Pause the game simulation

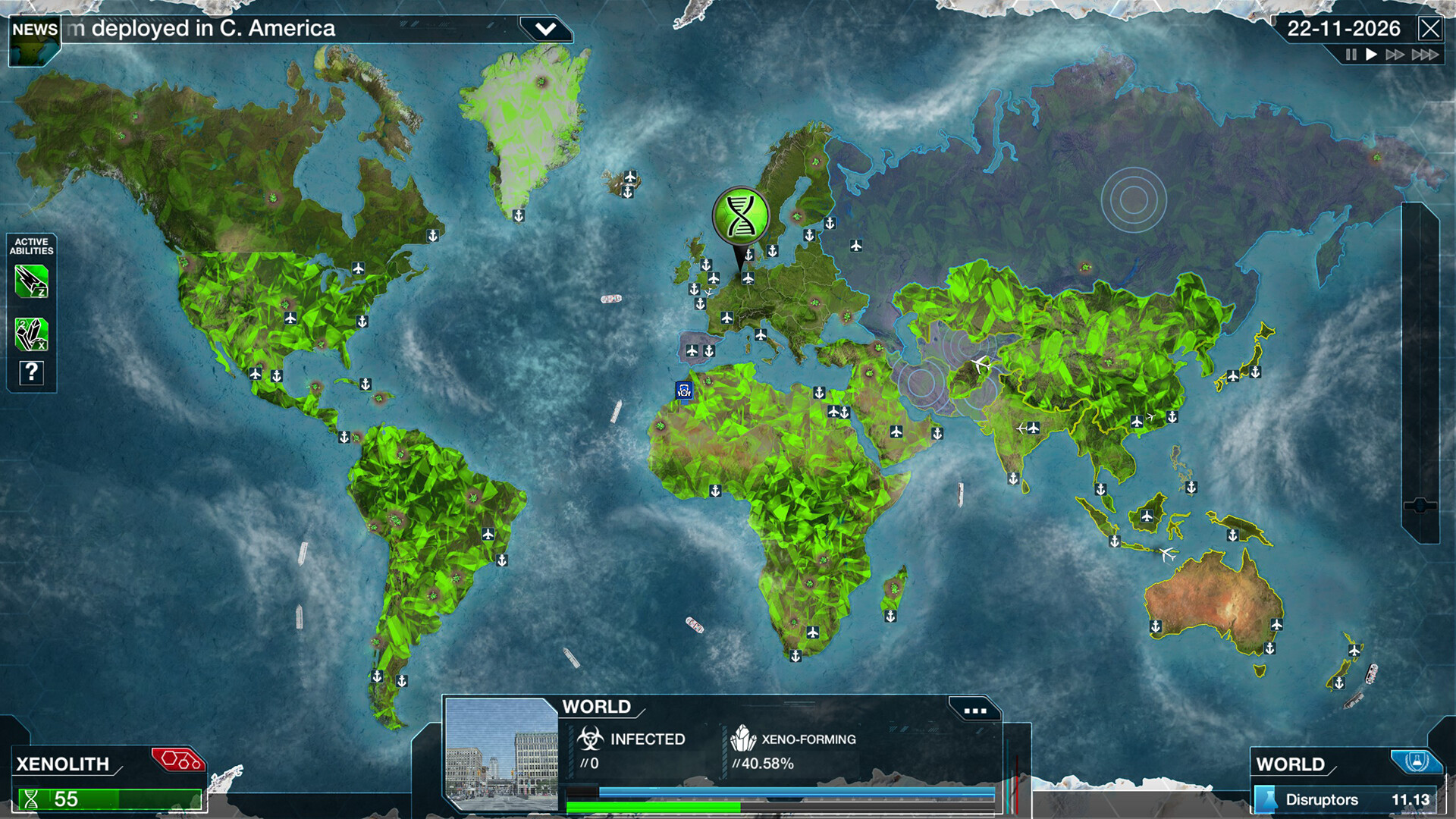[1351, 55]
